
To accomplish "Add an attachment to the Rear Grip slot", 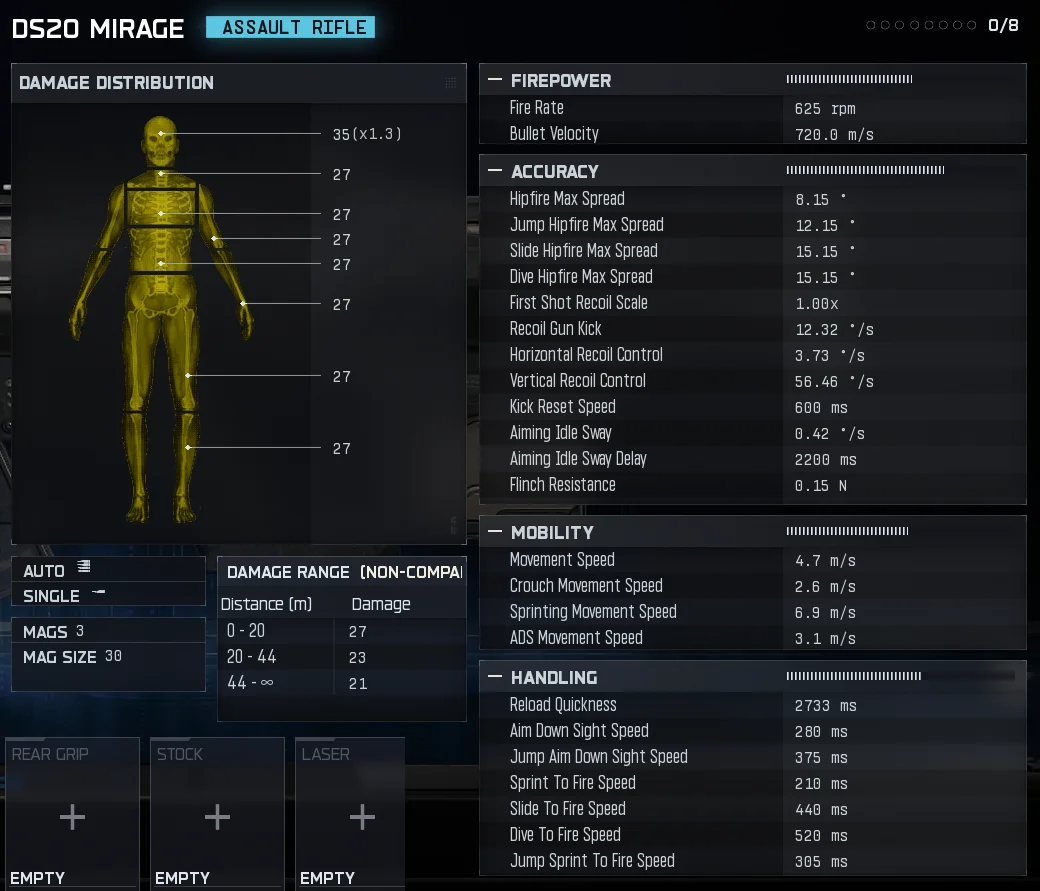I will click(x=72, y=817).
